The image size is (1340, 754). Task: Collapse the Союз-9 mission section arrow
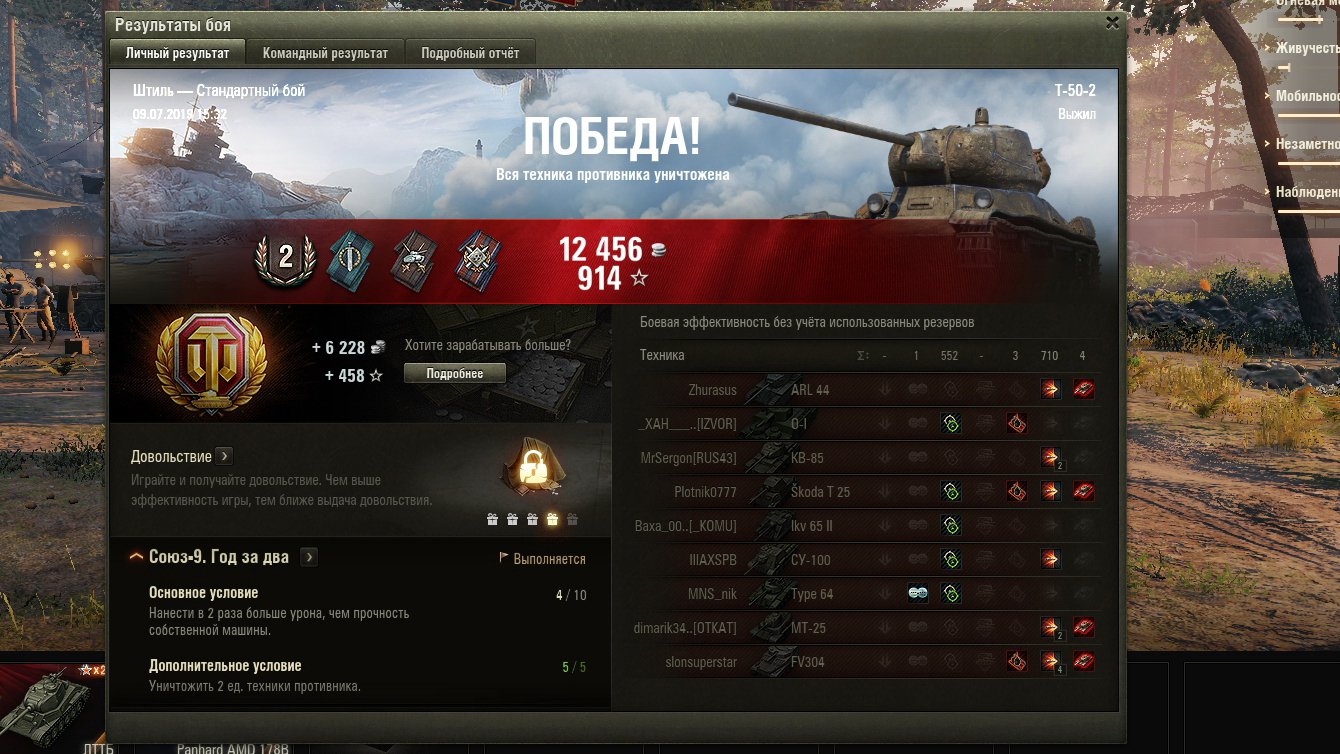point(136,557)
